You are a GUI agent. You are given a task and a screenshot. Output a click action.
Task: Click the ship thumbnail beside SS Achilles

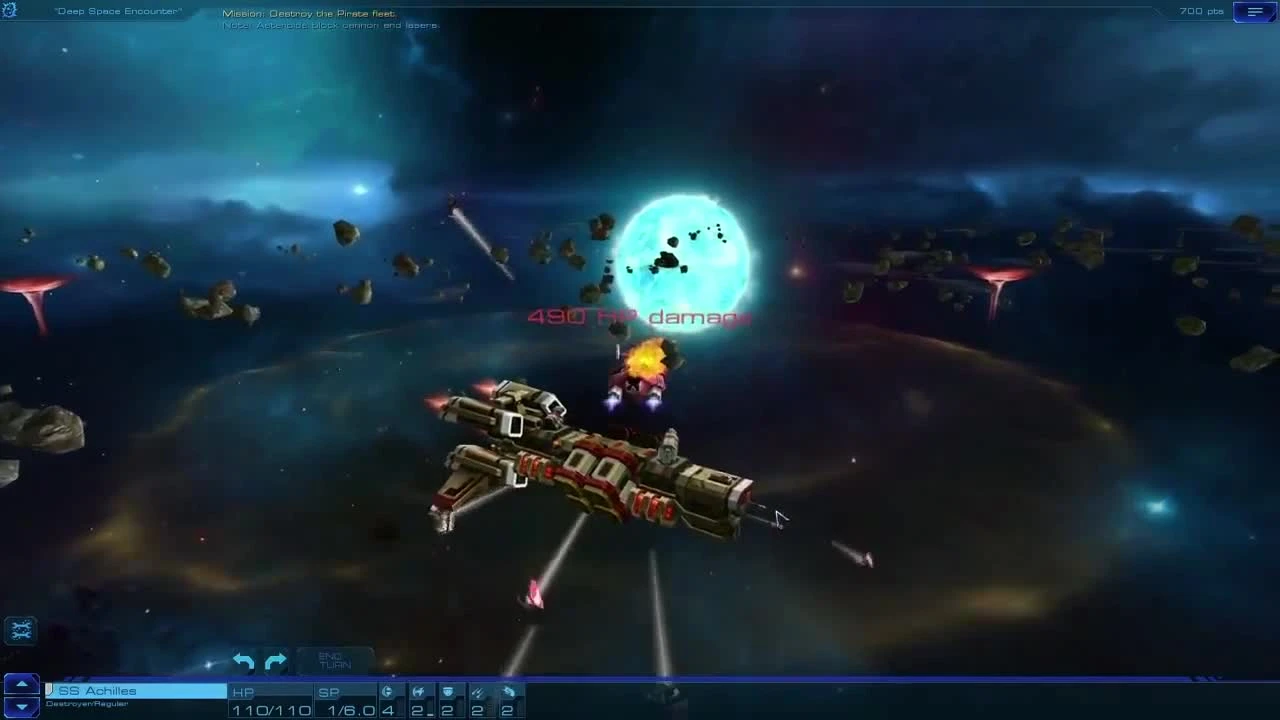pos(48,689)
